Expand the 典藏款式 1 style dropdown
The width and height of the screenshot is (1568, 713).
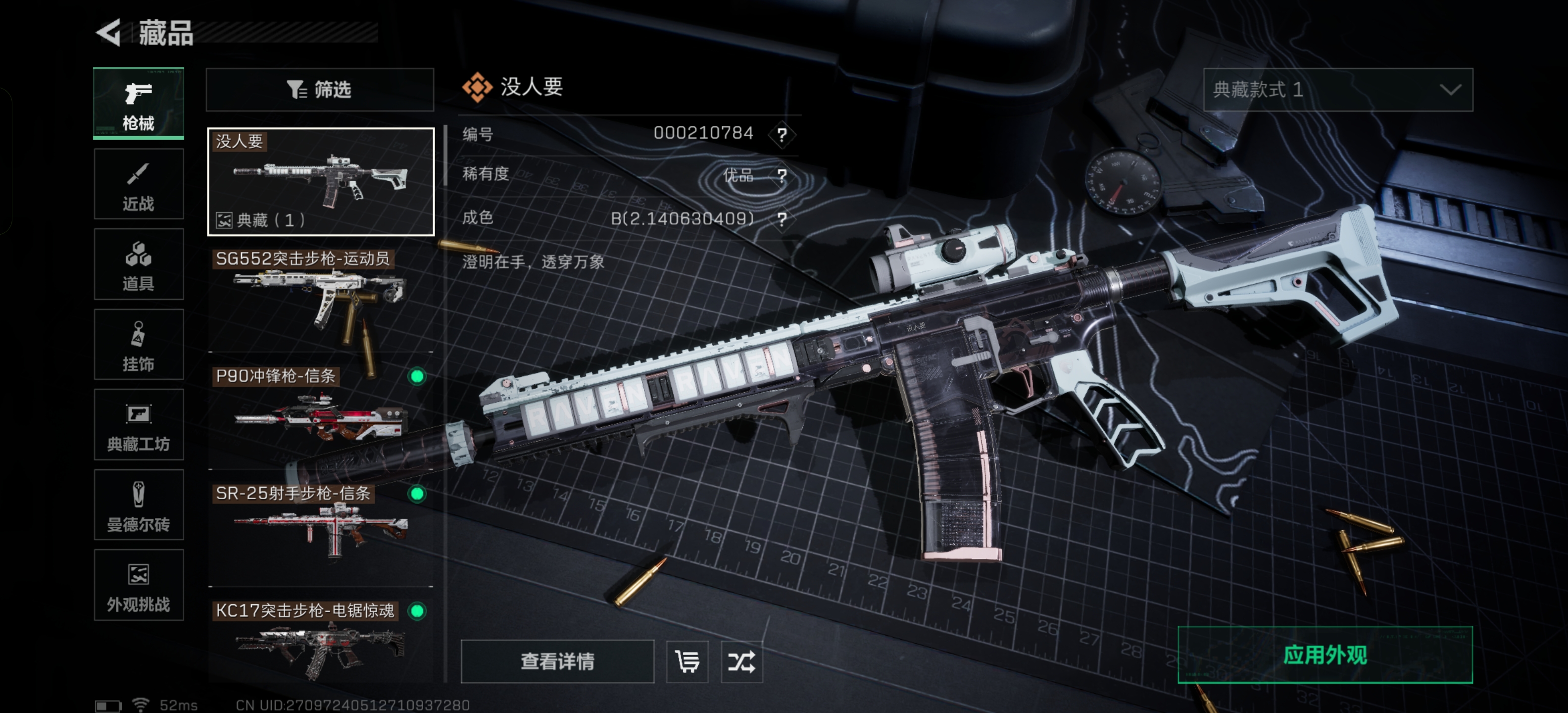pyautogui.click(x=1337, y=90)
